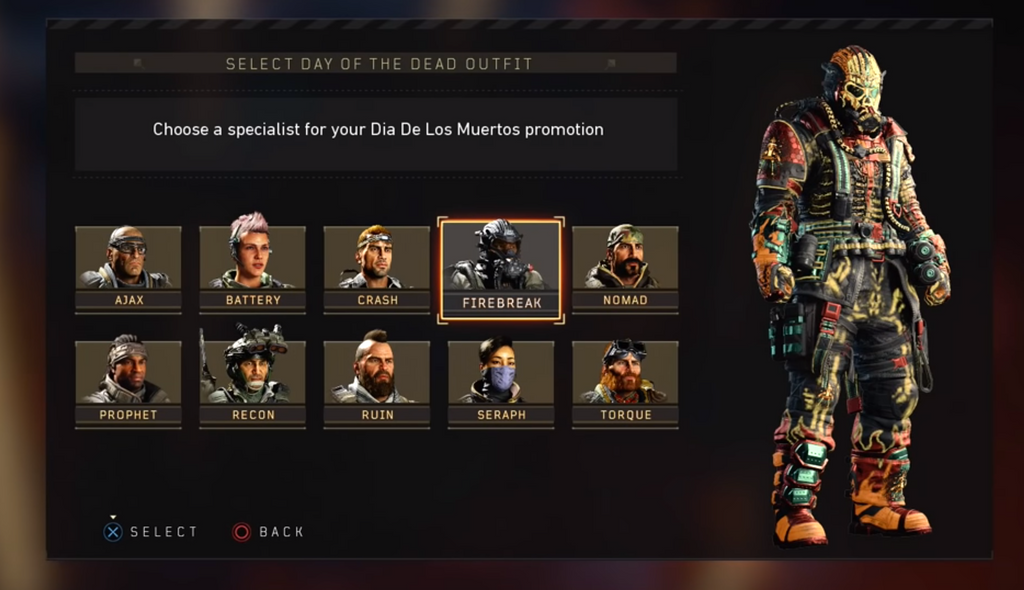Select the Ajax specialist tile
The width and height of the screenshot is (1024, 590).
tap(128, 268)
